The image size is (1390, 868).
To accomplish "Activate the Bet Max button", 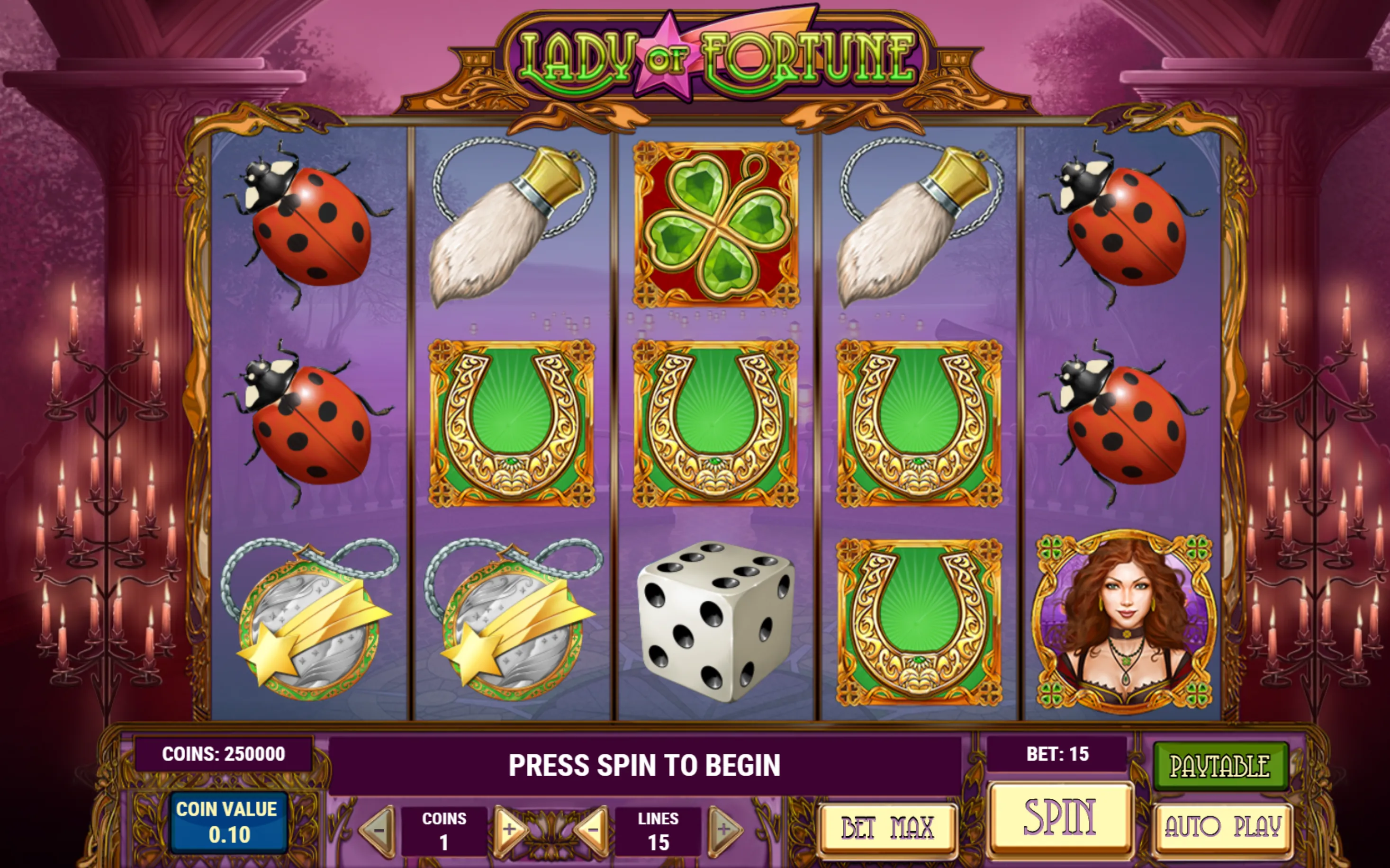I will pyautogui.click(x=888, y=828).
